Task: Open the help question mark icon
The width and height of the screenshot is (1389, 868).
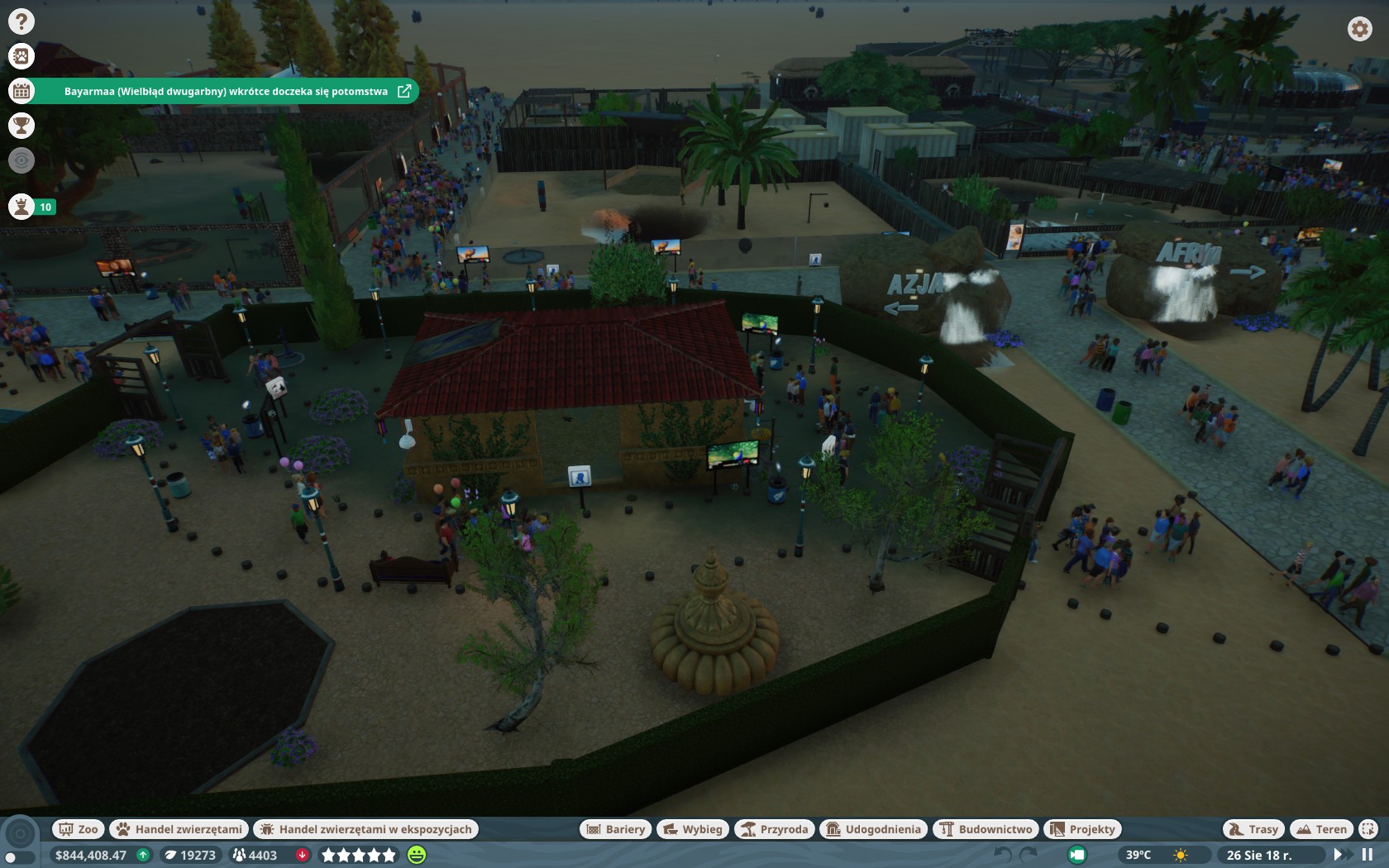Action: pyautogui.click(x=21, y=21)
